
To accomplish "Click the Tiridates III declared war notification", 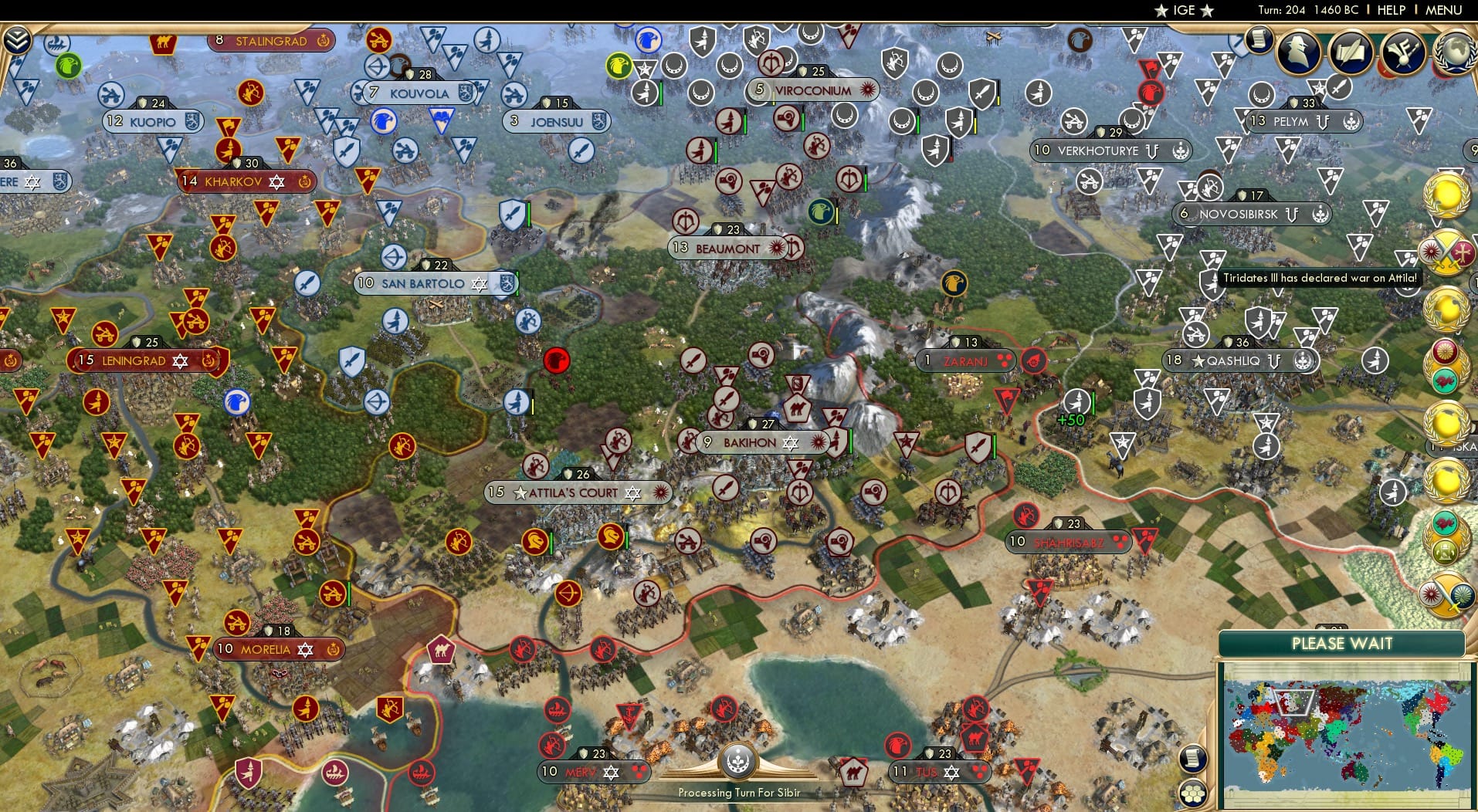I will pyautogui.click(x=1322, y=278).
